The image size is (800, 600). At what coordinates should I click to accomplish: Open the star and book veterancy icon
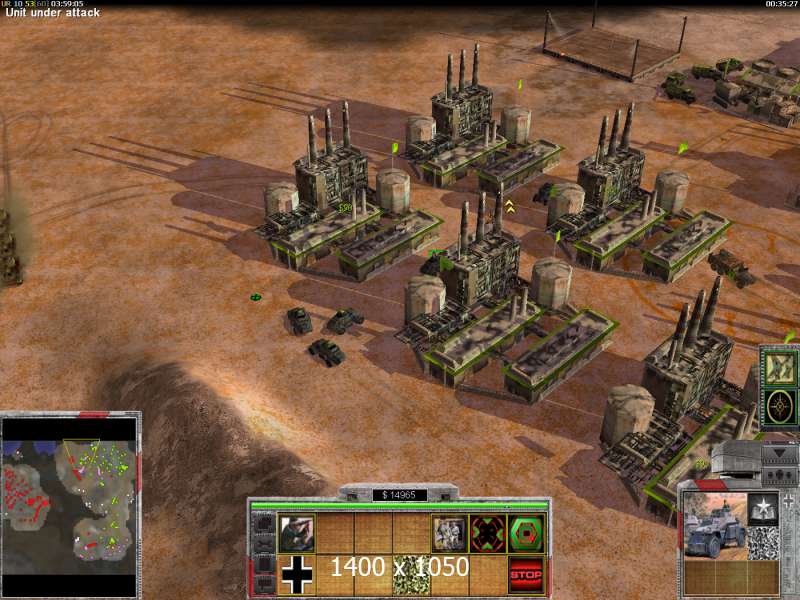764,508
